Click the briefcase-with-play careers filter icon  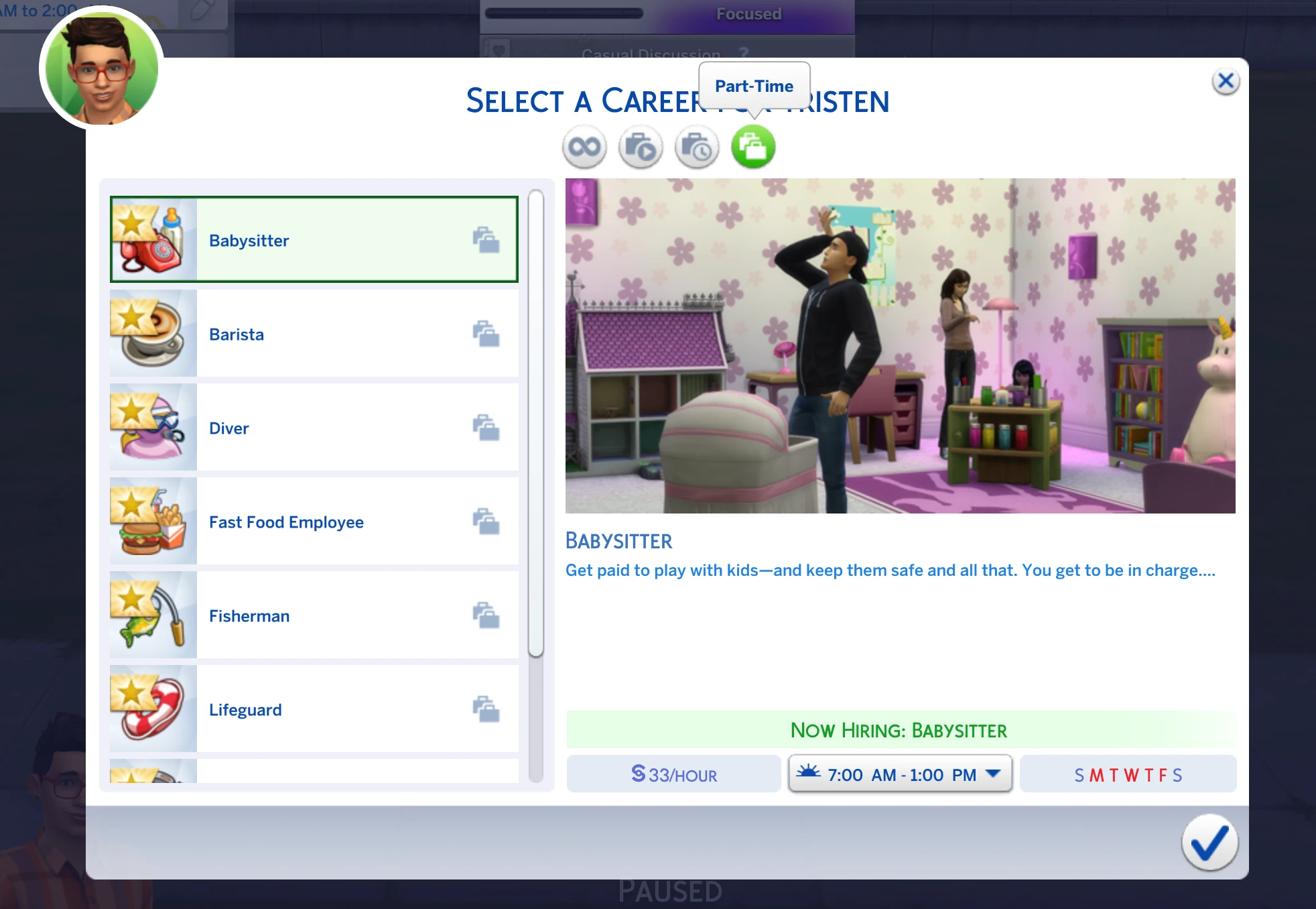(639, 146)
